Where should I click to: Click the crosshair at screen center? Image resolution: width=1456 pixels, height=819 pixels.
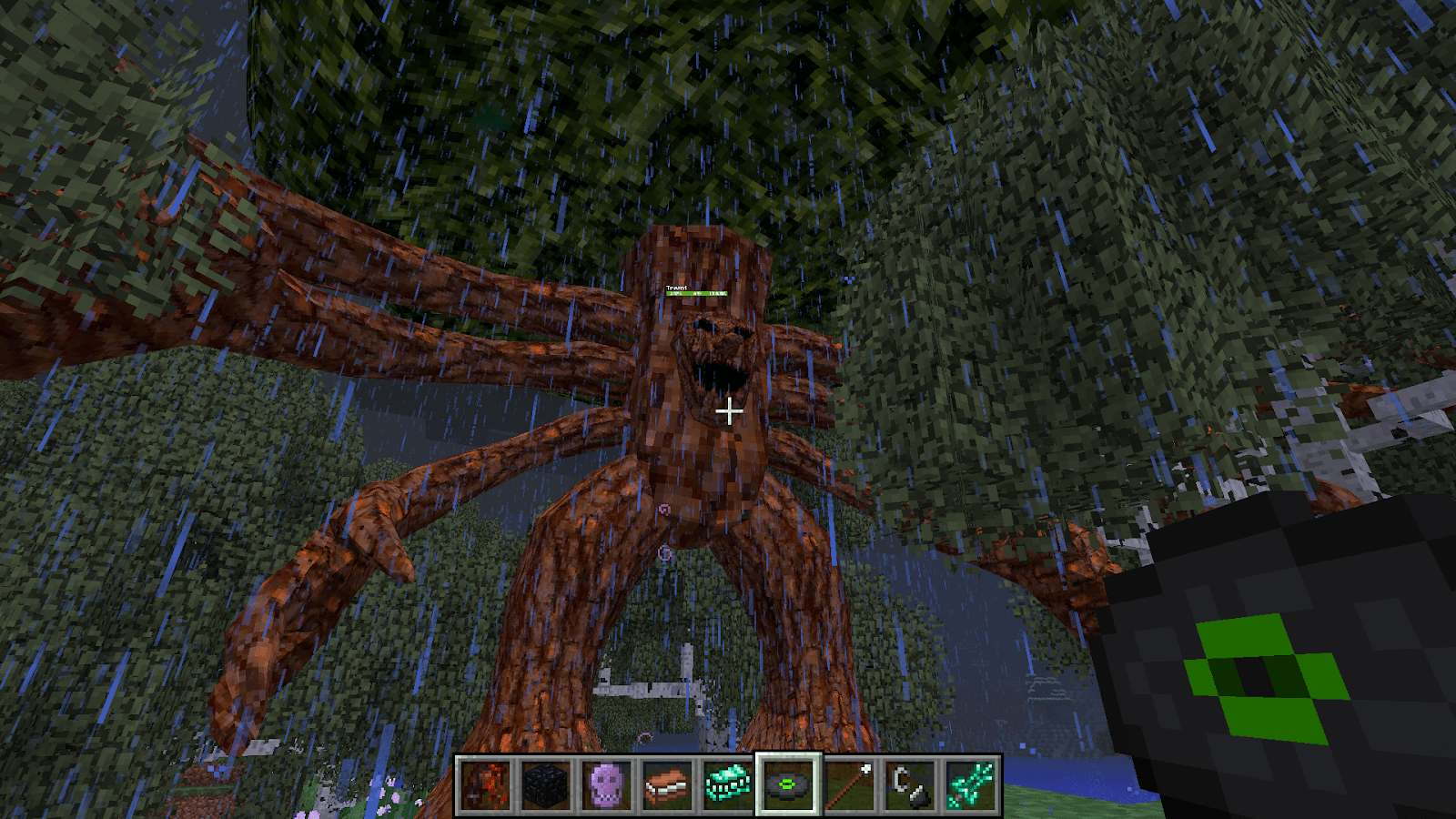point(729,409)
